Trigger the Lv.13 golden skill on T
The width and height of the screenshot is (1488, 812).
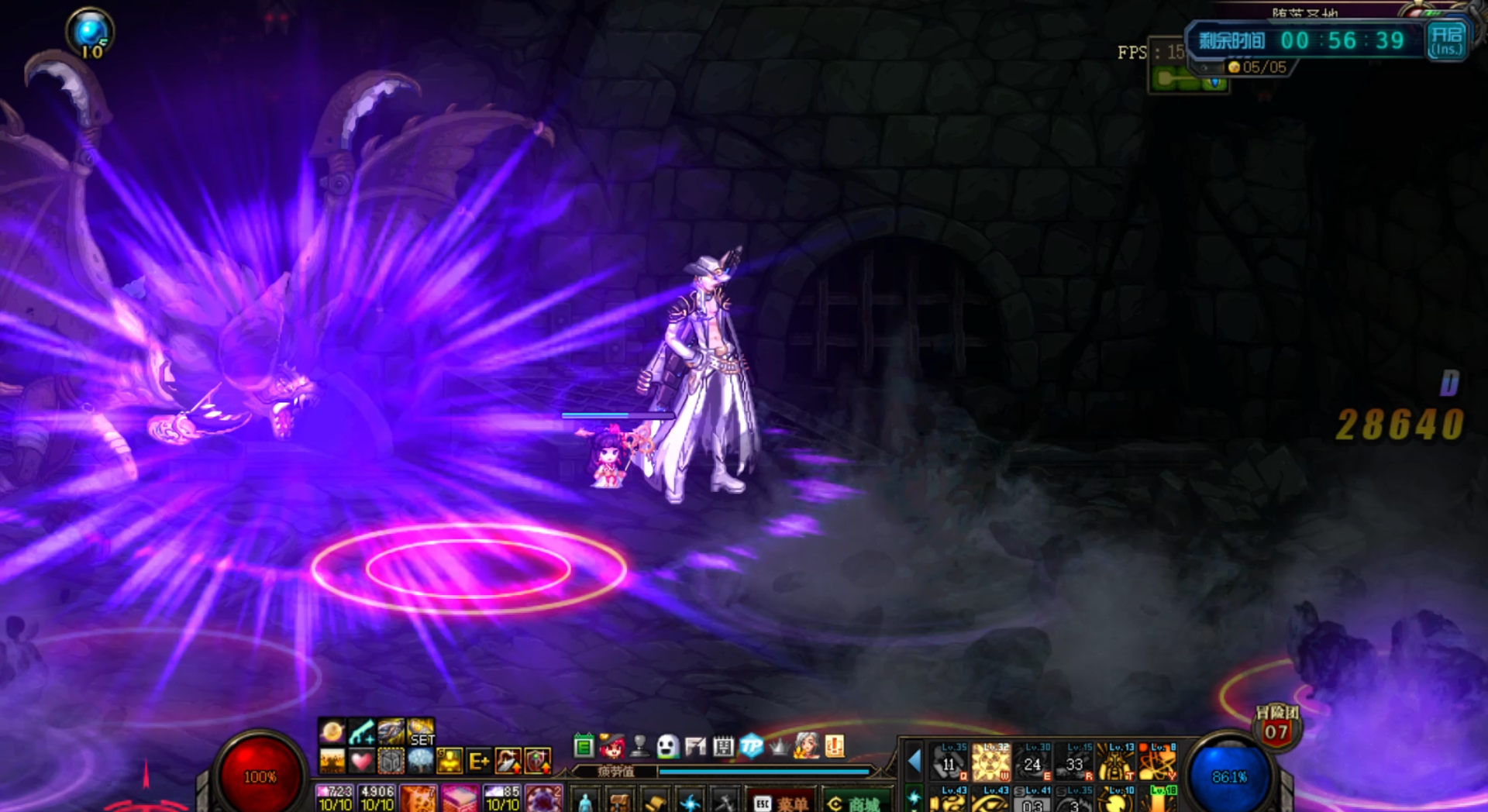[x=1116, y=762]
